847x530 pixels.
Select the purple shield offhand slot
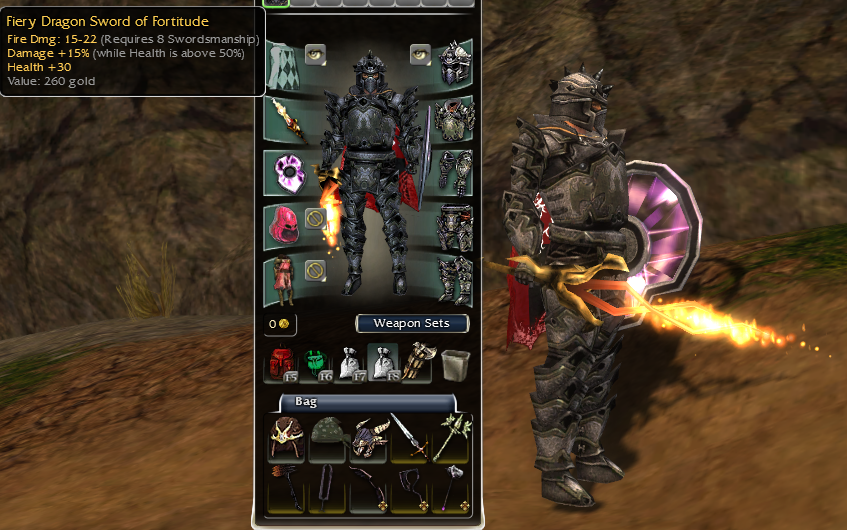click(x=285, y=174)
